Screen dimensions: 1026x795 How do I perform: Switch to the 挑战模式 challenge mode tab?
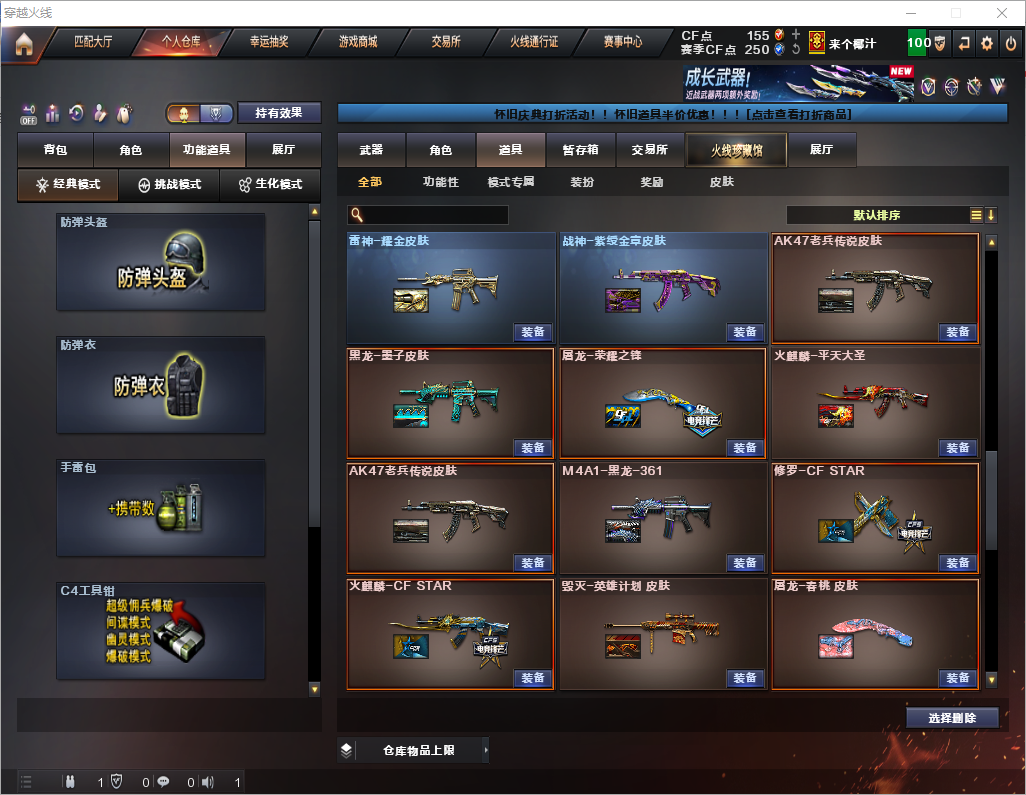169,185
